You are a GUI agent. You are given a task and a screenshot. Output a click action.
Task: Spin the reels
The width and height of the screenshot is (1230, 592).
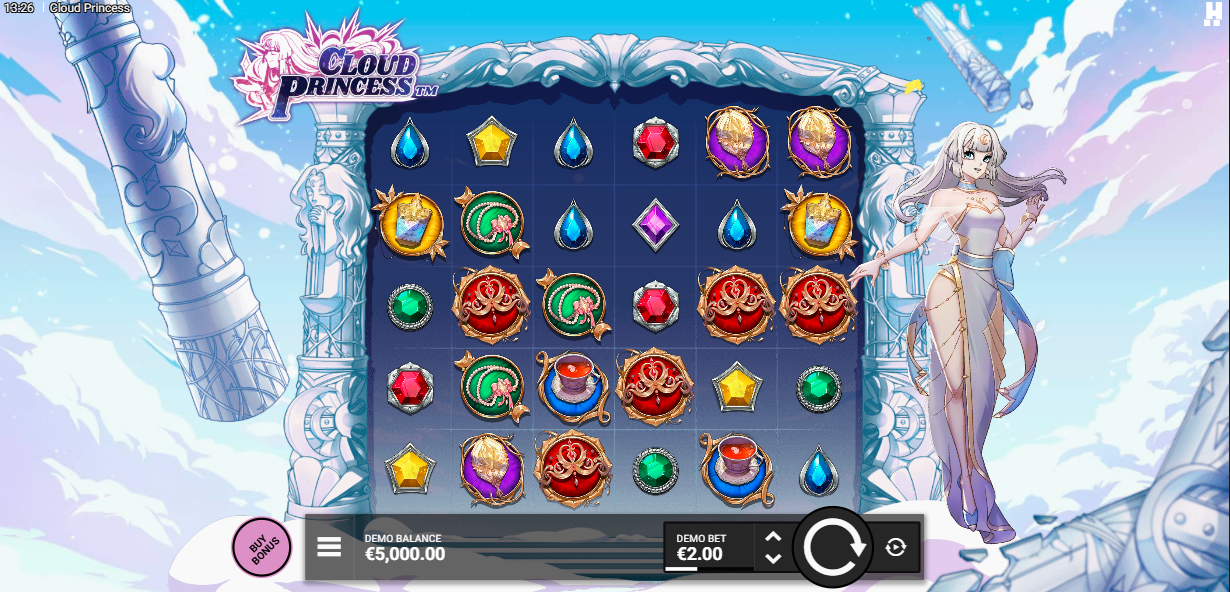(833, 547)
